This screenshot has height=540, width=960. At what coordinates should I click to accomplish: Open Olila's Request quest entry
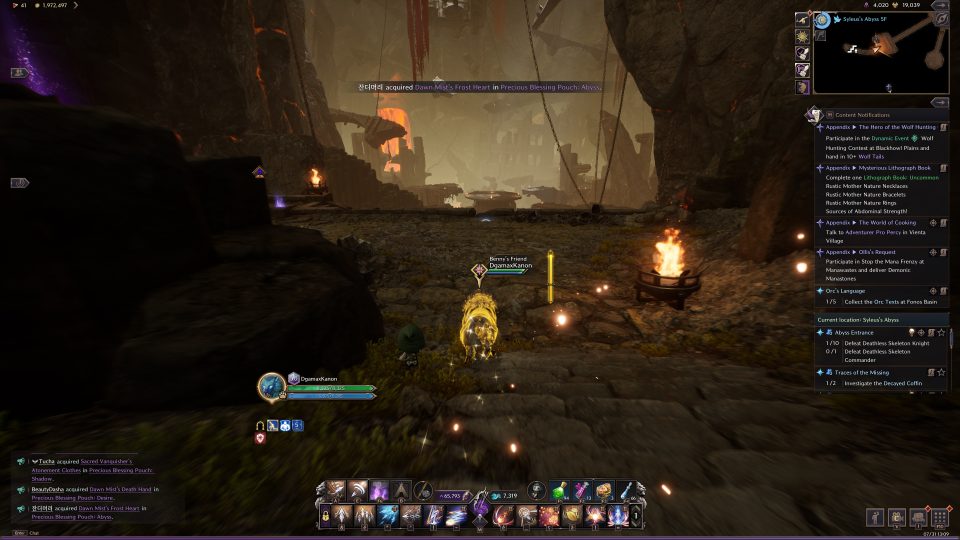coord(868,252)
